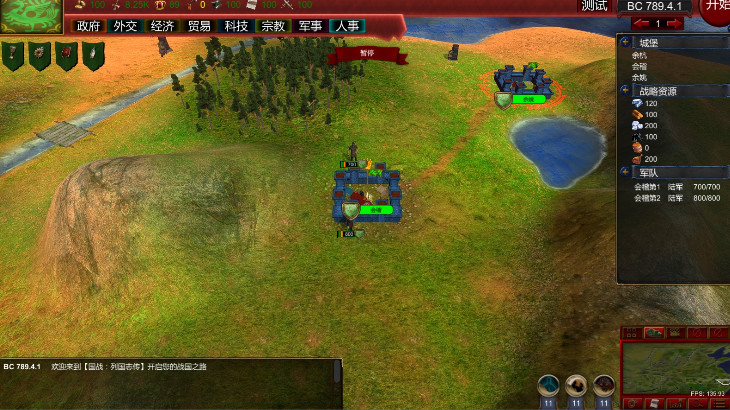Open the 外交 diplomacy menu
Viewport: 730px width, 410px height.
[x=126, y=26]
